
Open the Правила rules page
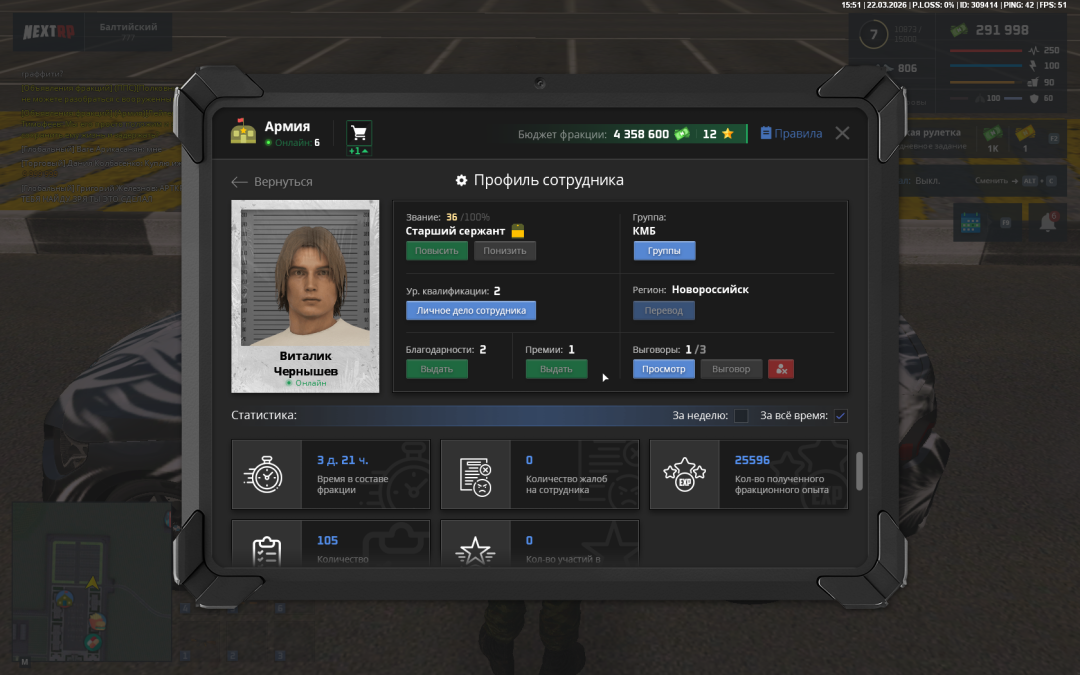(791, 134)
